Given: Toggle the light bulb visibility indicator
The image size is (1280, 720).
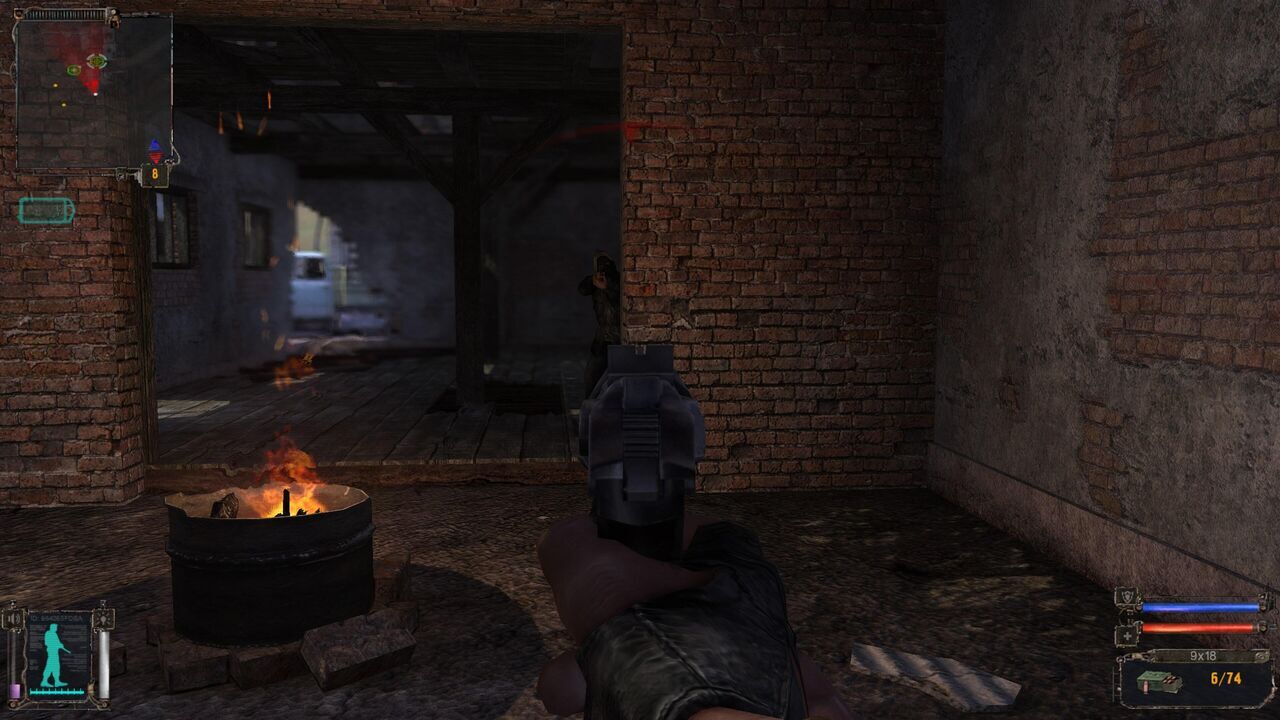Looking at the screenshot, I should pos(103,620).
